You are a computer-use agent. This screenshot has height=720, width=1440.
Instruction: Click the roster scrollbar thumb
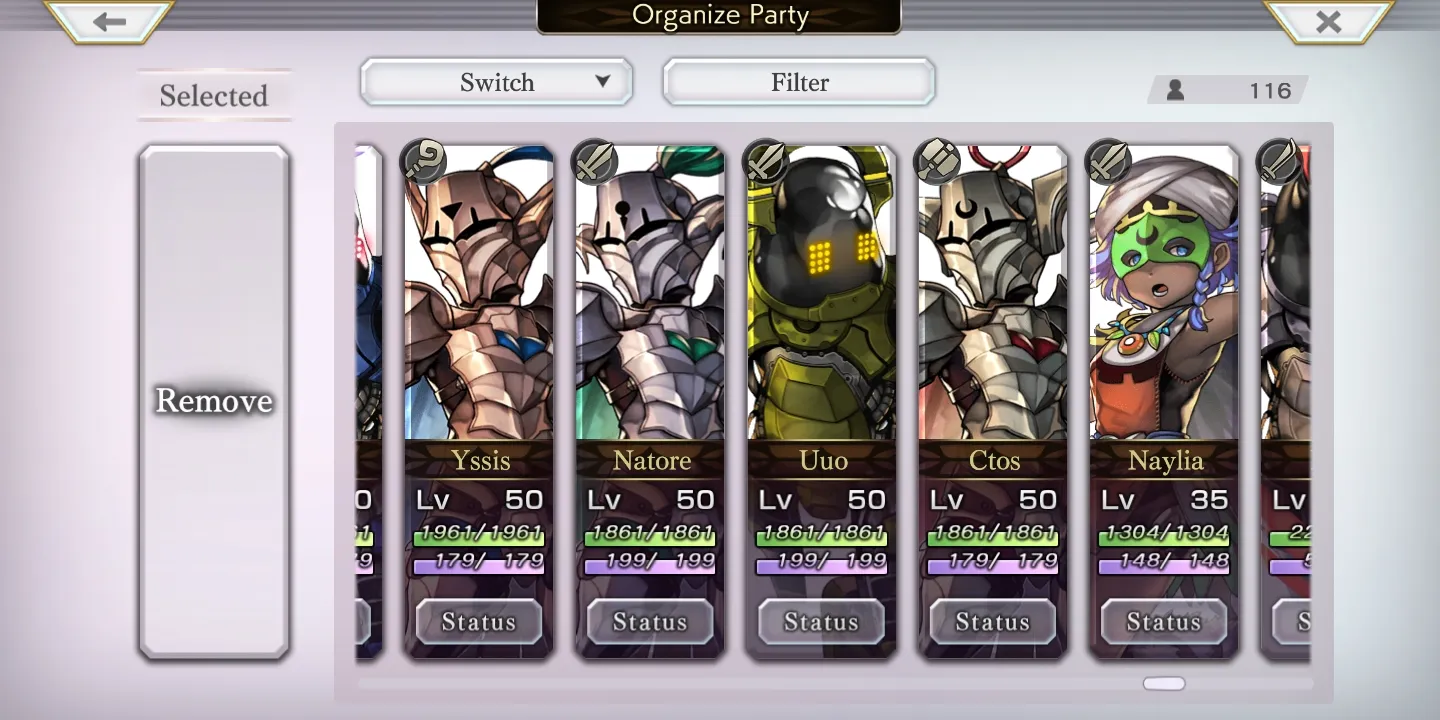coord(1164,684)
